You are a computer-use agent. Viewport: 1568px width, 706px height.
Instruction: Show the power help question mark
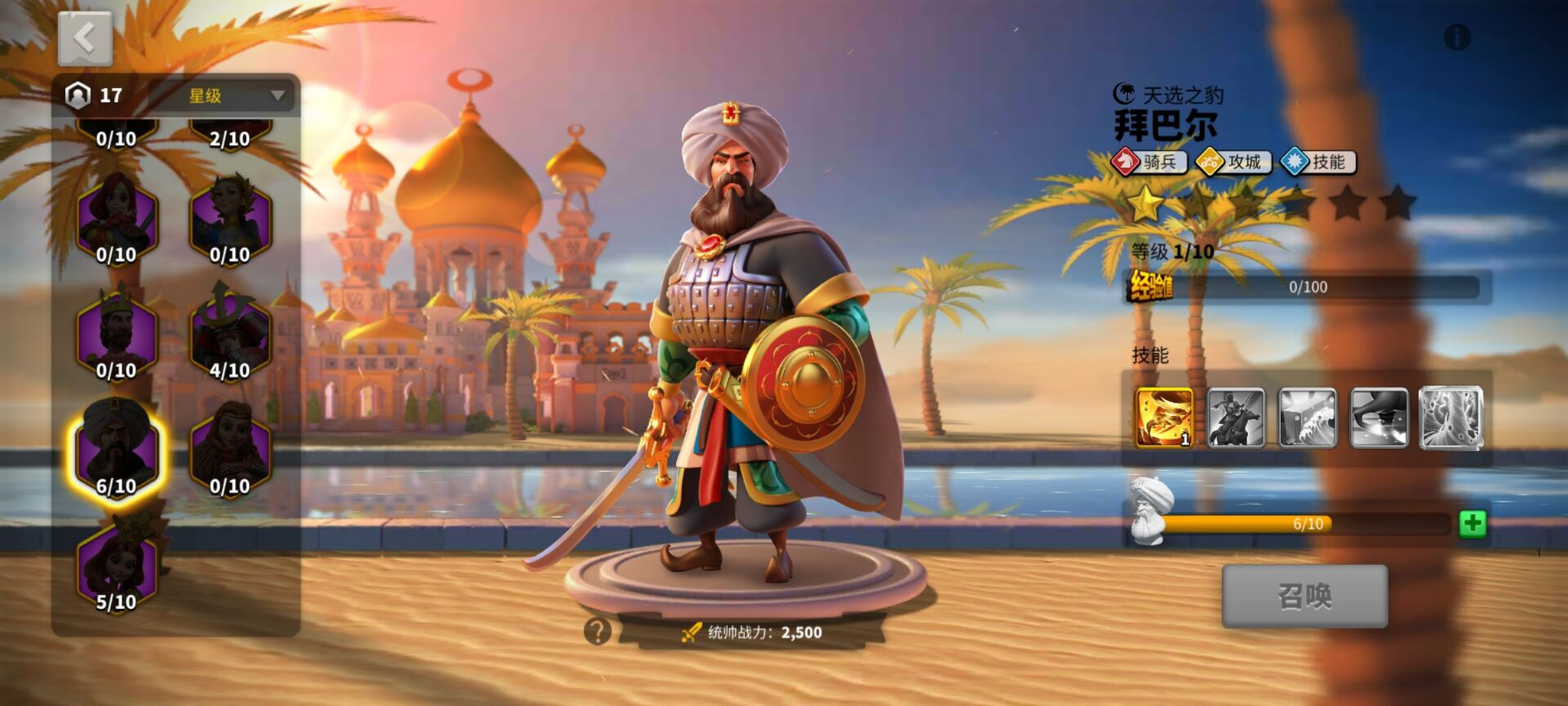(x=598, y=631)
